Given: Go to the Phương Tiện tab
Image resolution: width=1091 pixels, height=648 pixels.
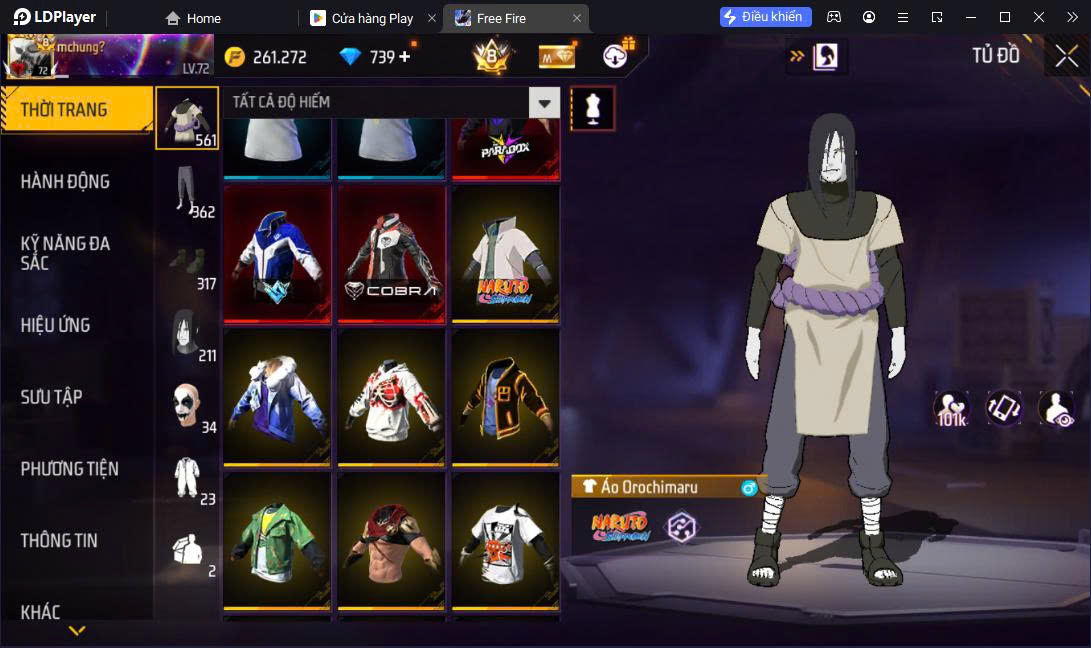Looking at the screenshot, I should (x=70, y=468).
